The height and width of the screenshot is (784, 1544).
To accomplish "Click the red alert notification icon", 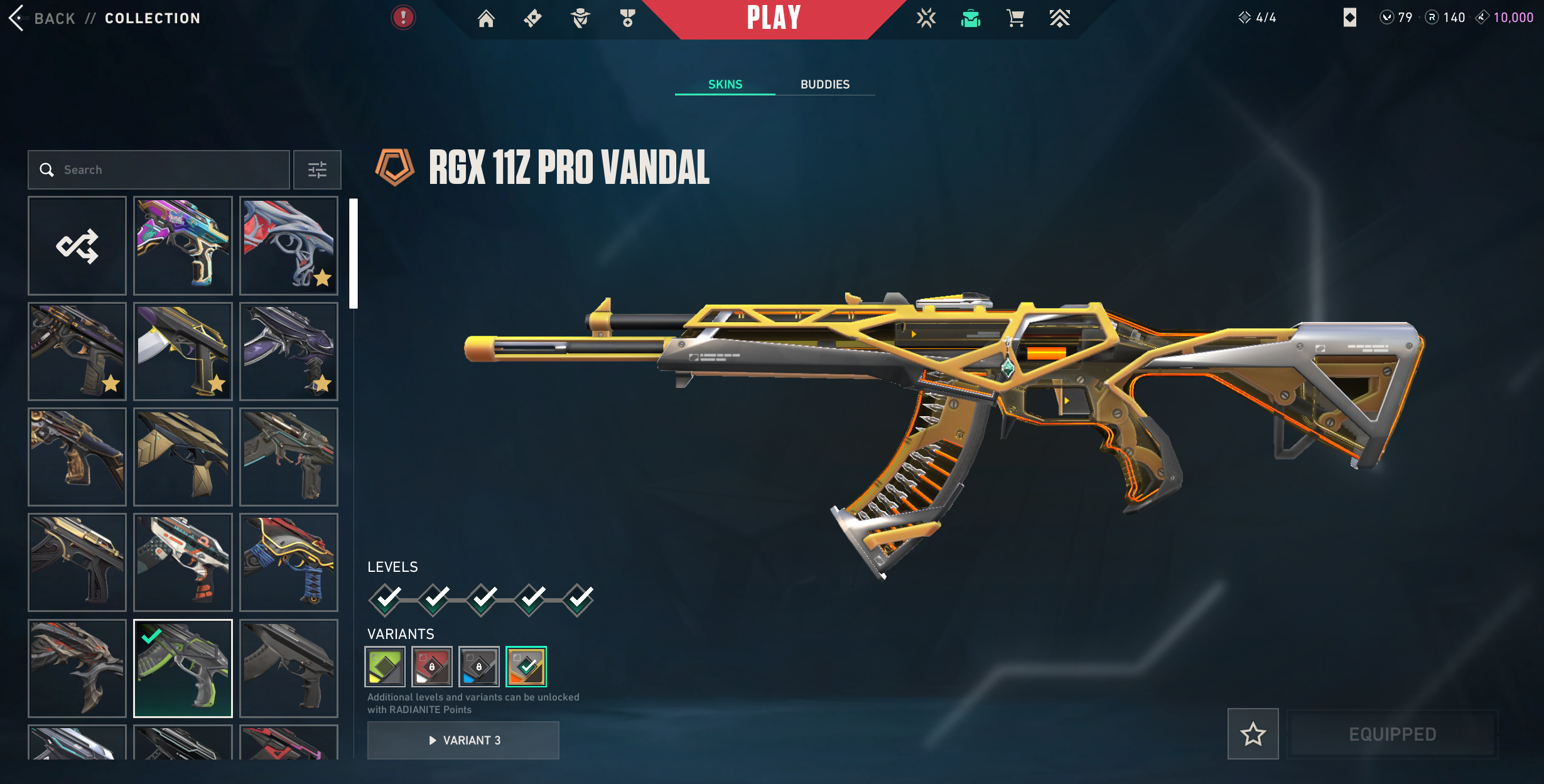I will pyautogui.click(x=403, y=18).
